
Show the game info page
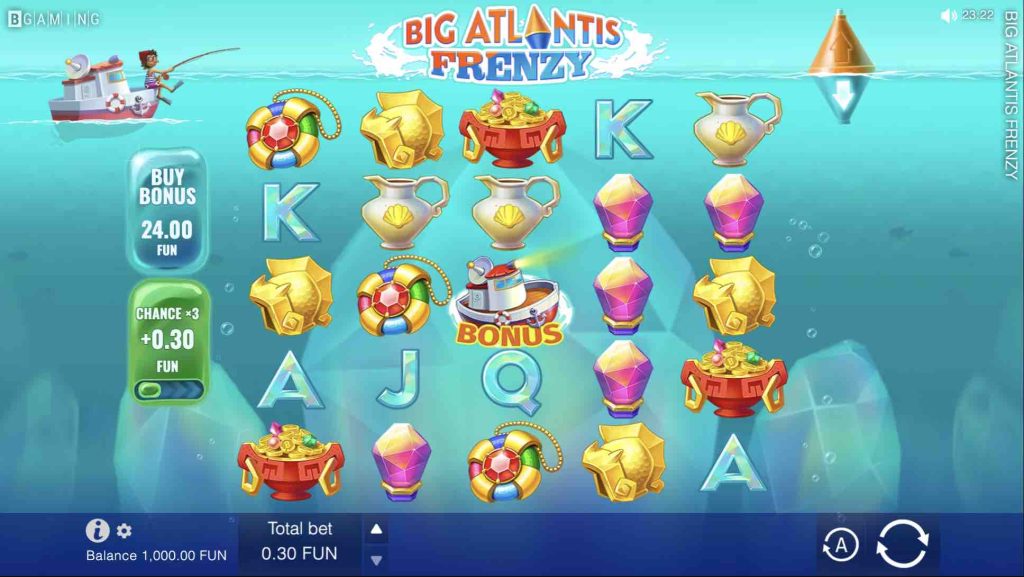(x=97, y=531)
